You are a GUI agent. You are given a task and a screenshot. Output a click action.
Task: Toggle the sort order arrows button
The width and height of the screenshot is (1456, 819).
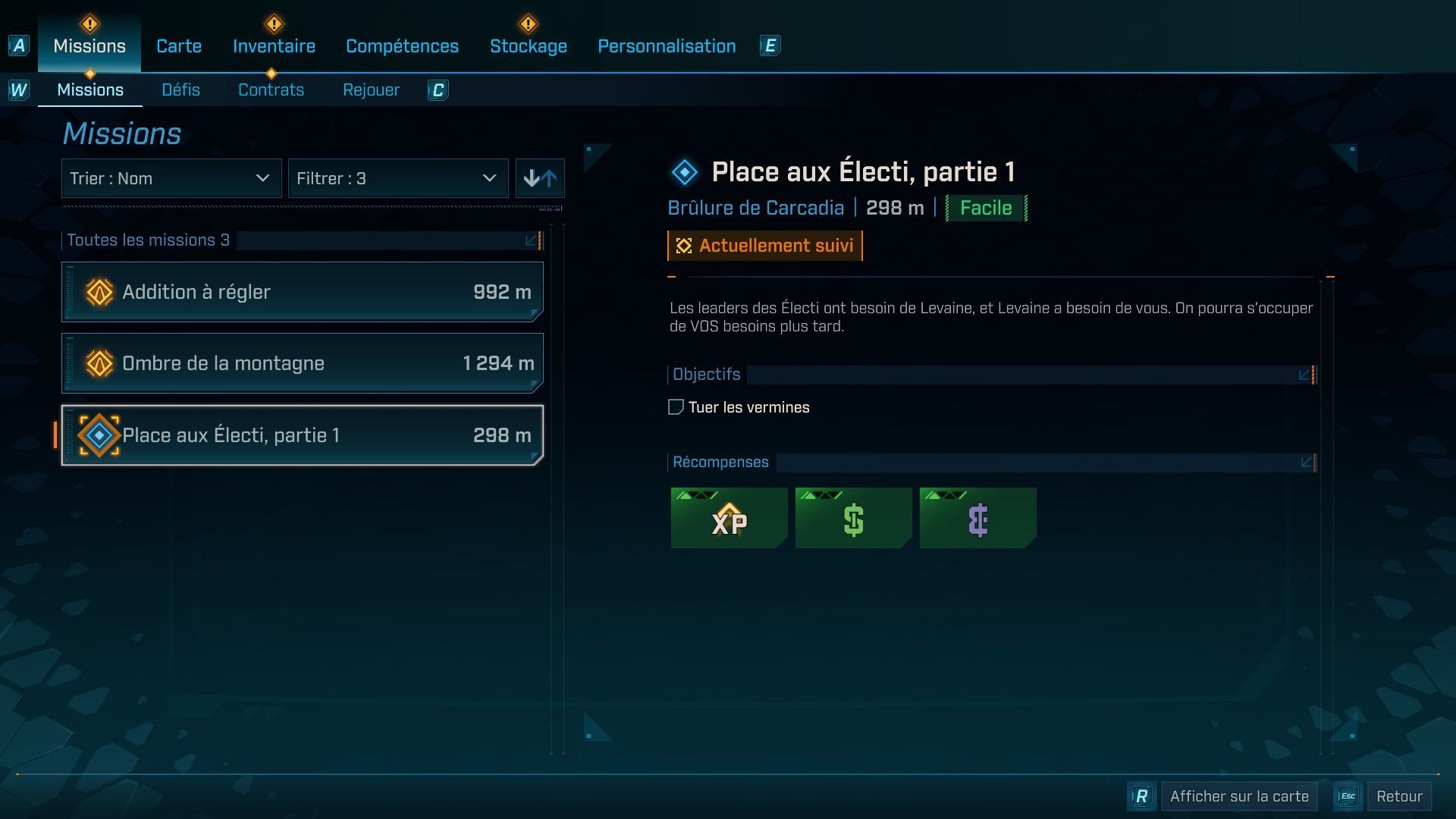coord(540,179)
